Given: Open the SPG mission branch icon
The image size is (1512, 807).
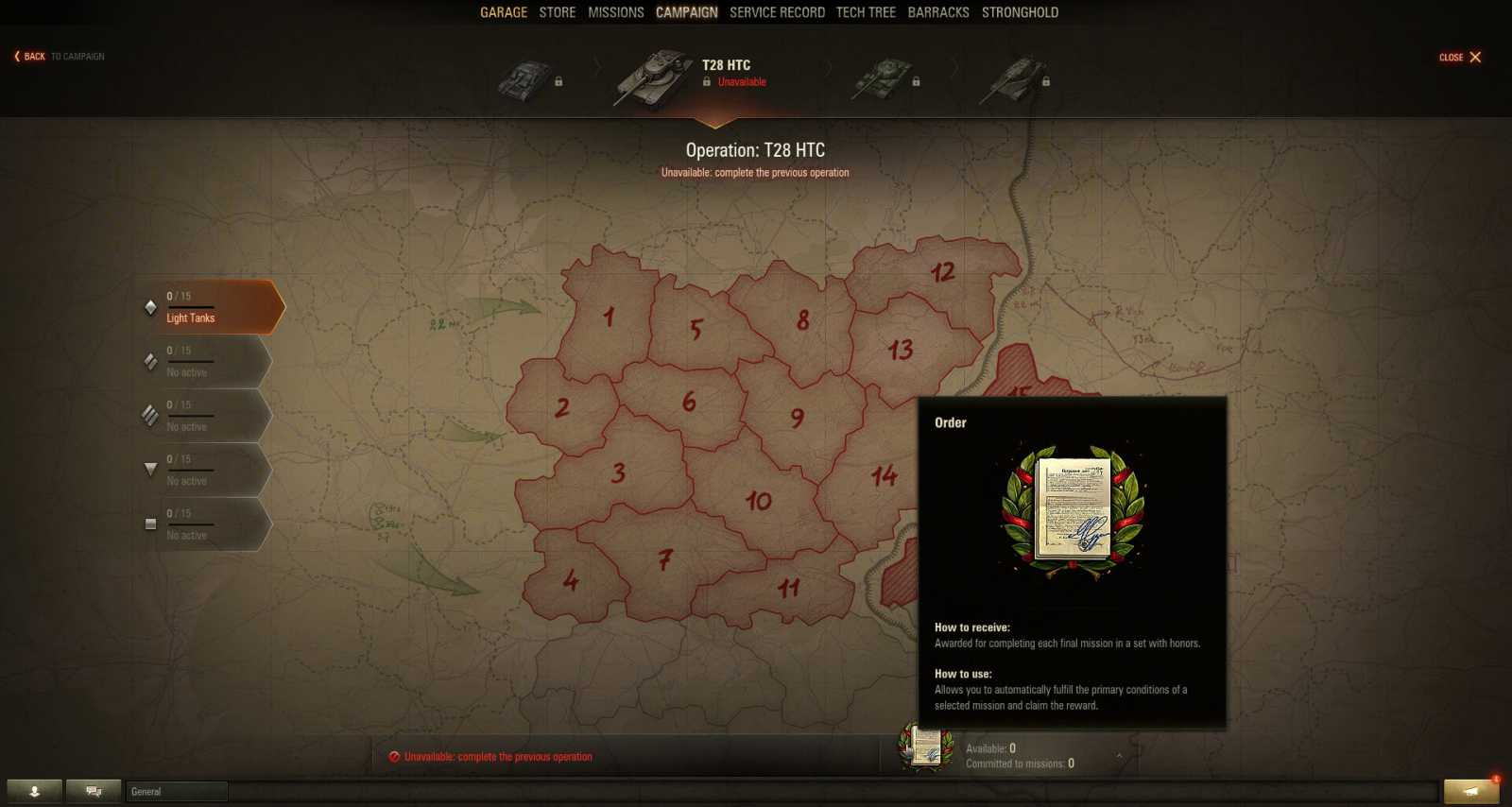Looking at the screenshot, I should (151, 523).
